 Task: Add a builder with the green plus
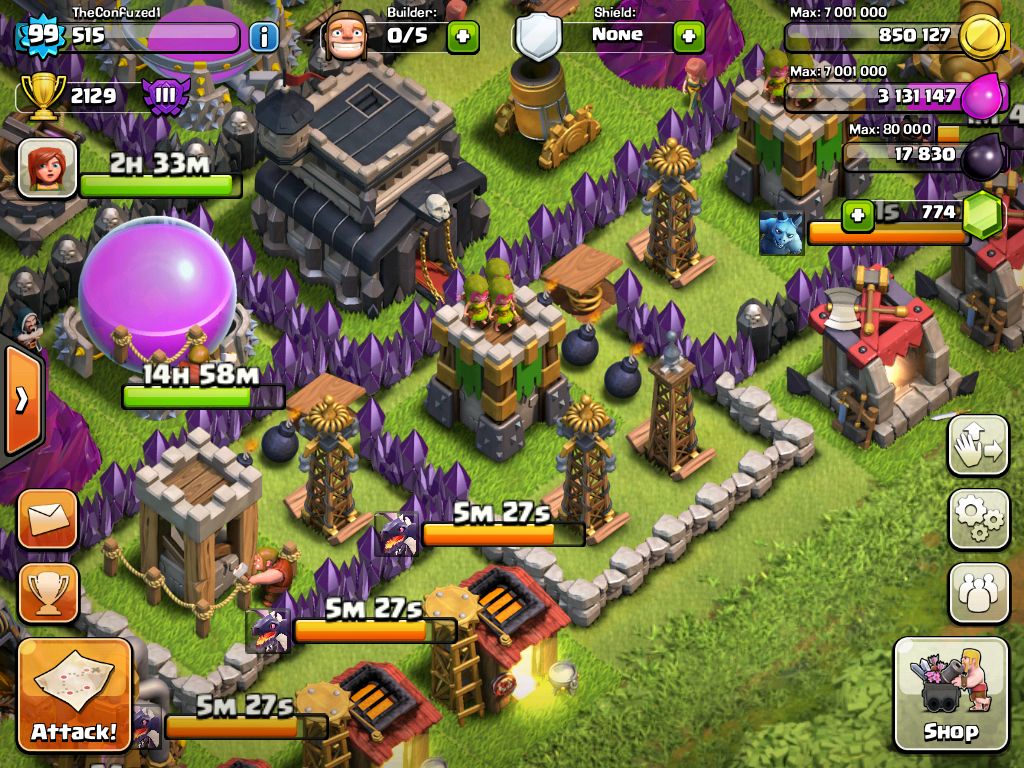click(462, 37)
